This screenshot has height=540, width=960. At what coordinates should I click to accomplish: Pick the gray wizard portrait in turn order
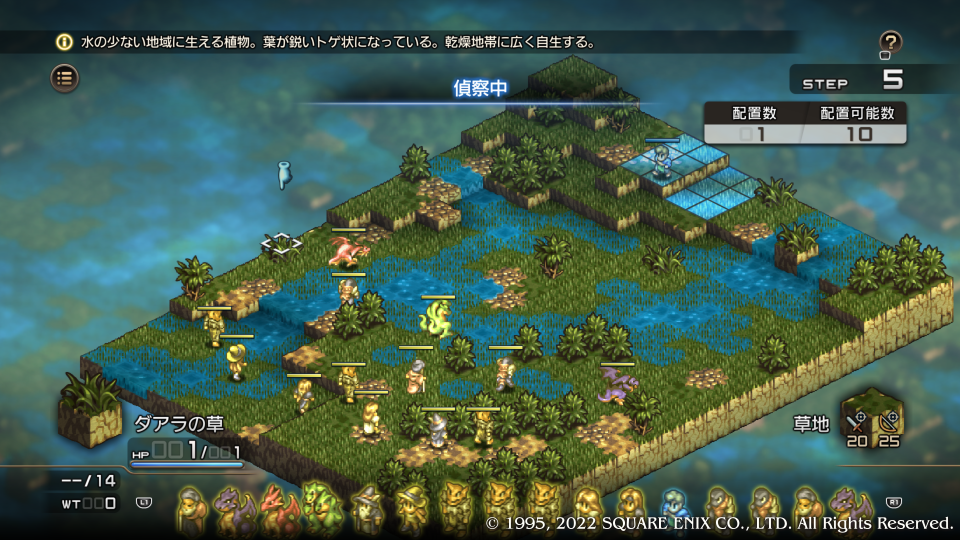(x=367, y=506)
